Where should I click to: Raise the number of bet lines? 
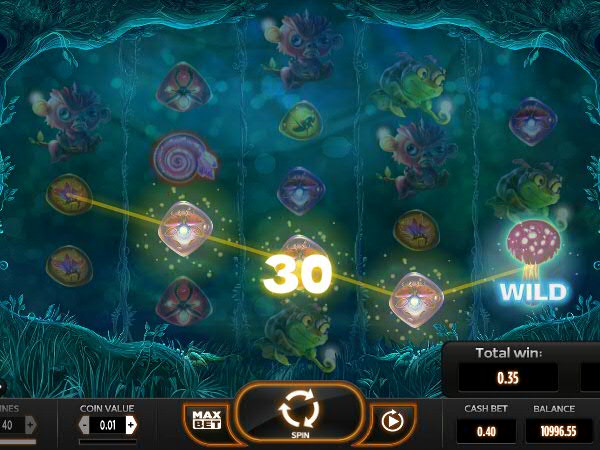[30, 425]
